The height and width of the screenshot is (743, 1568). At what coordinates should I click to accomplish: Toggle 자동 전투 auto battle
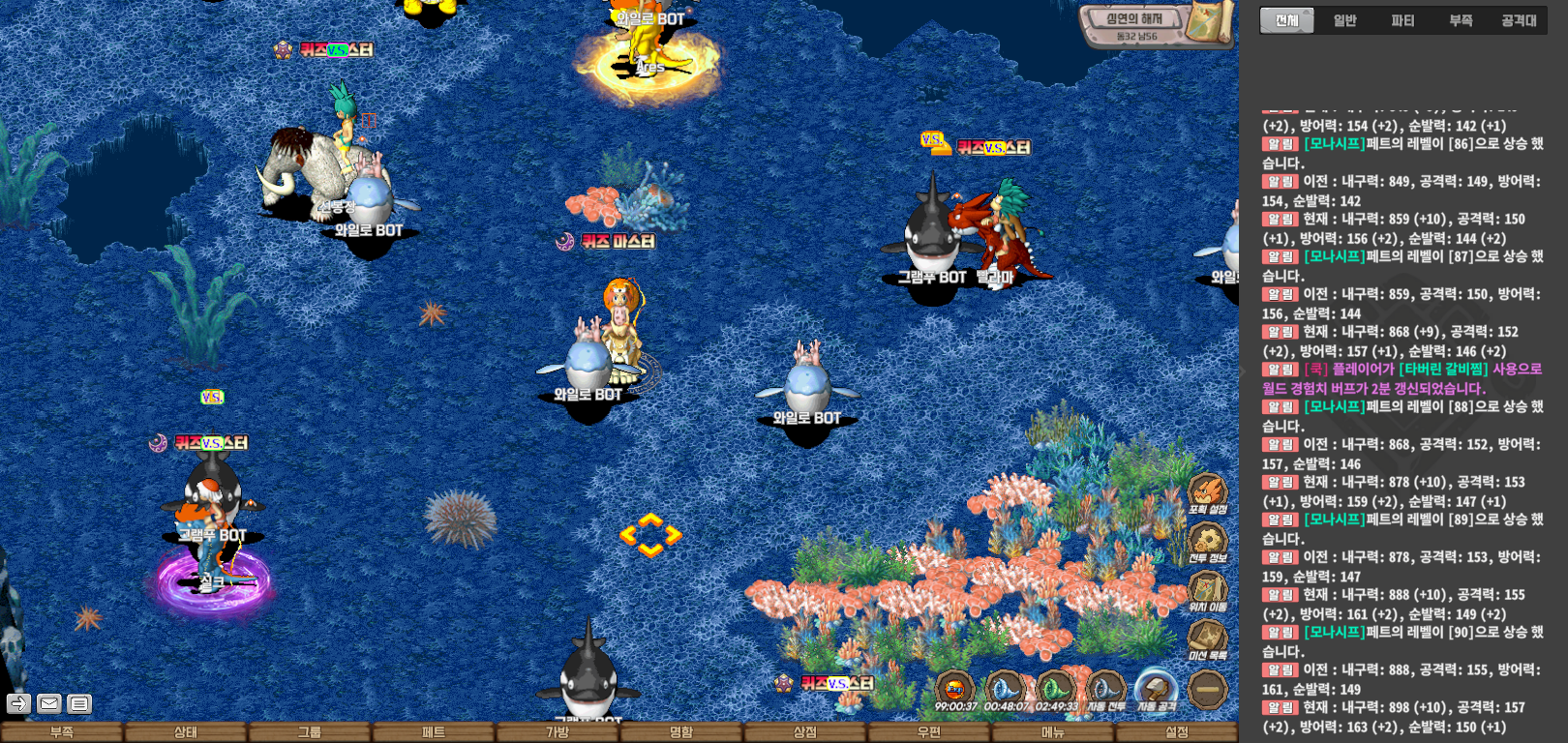1104,690
